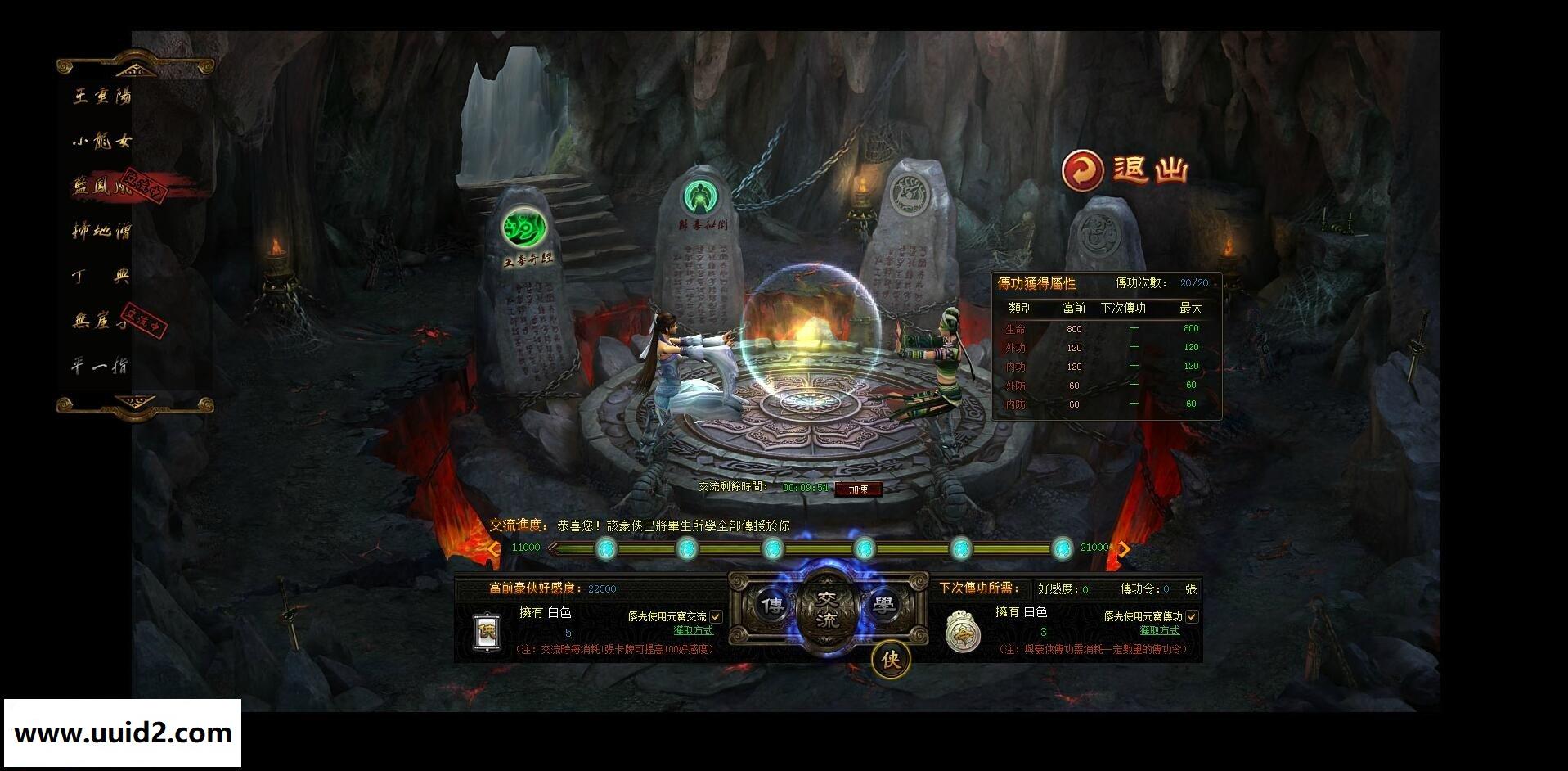
Task: Select the green 五毒奇經 skill icon
Action: 524,228
